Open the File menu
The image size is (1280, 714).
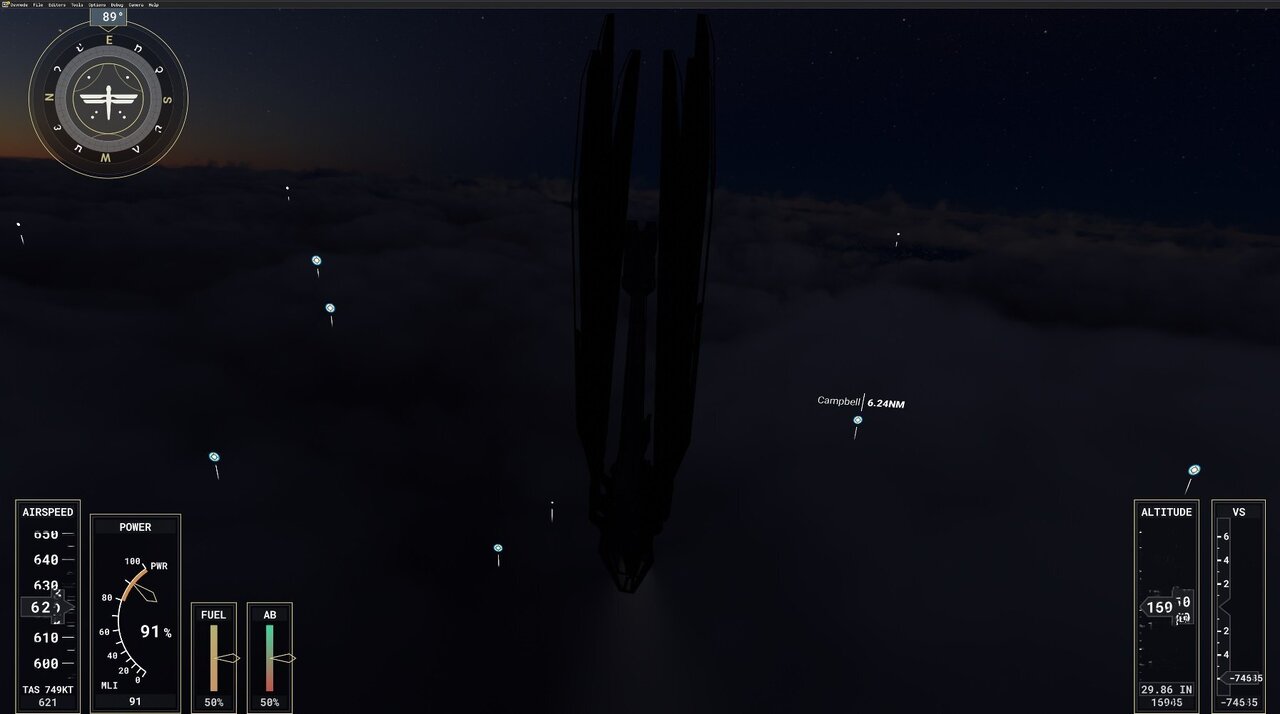38,4
